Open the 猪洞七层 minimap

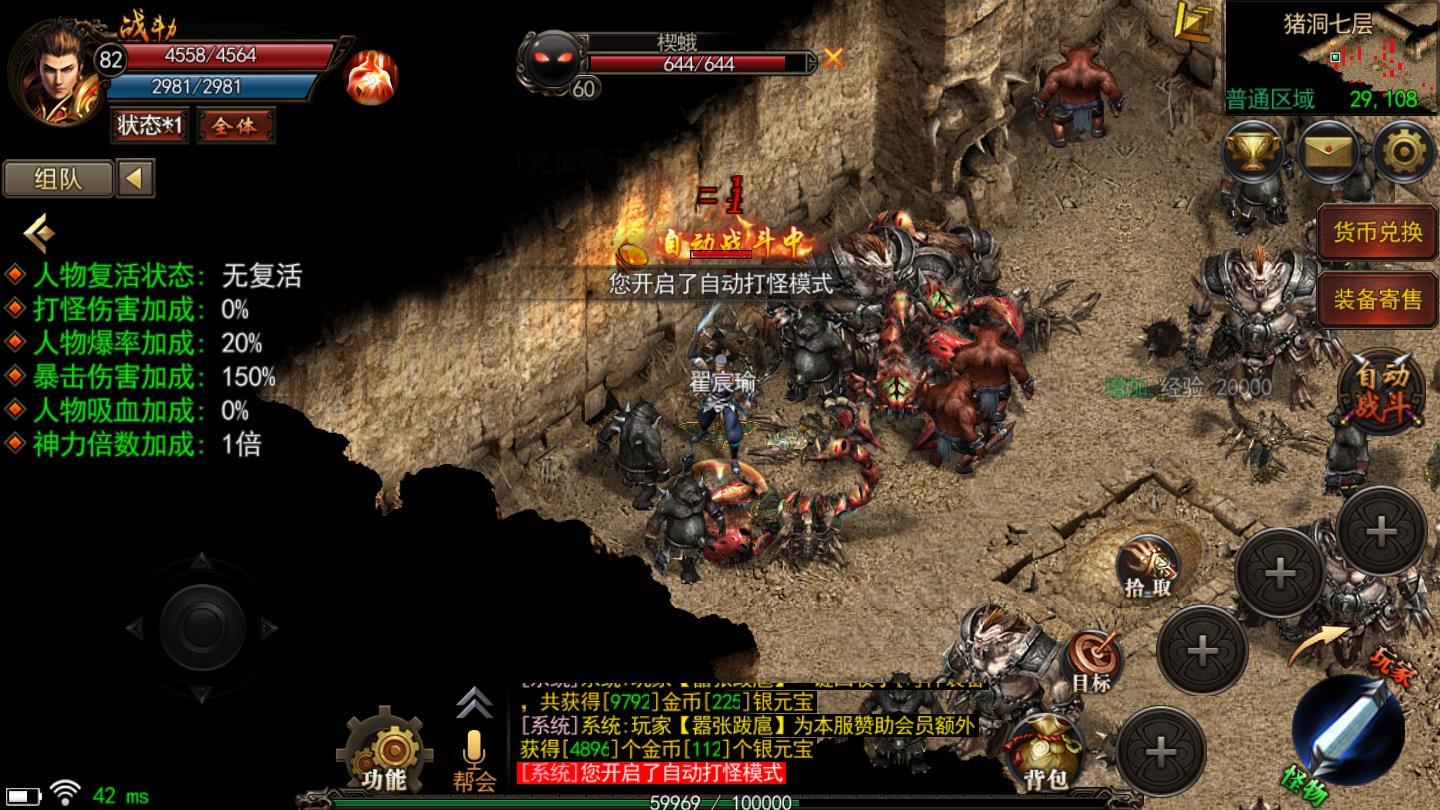click(x=1331, y=56)
